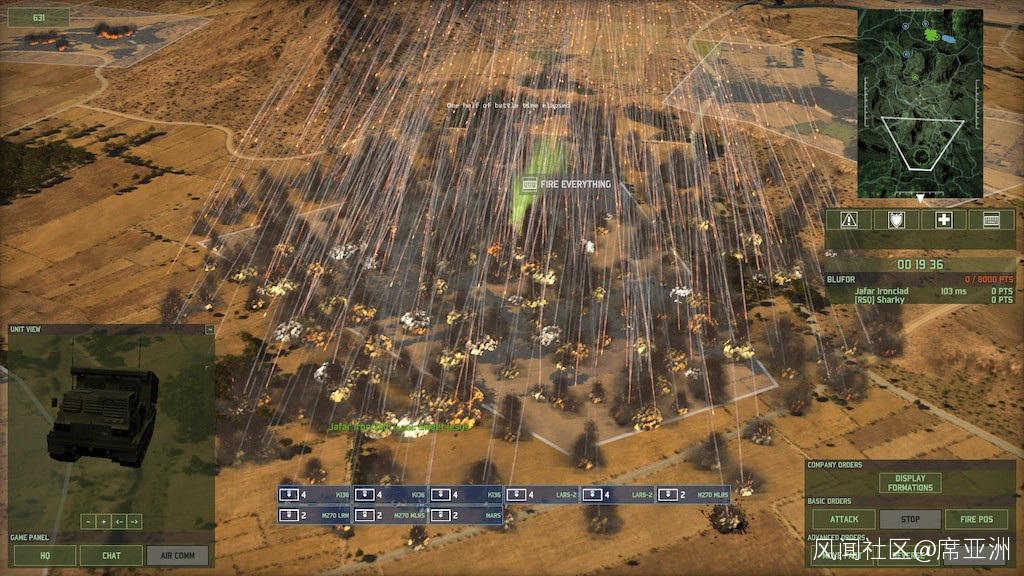The image size is (1024, 576).
Task: Zoom in the unit view with plus
Action: 103,521
